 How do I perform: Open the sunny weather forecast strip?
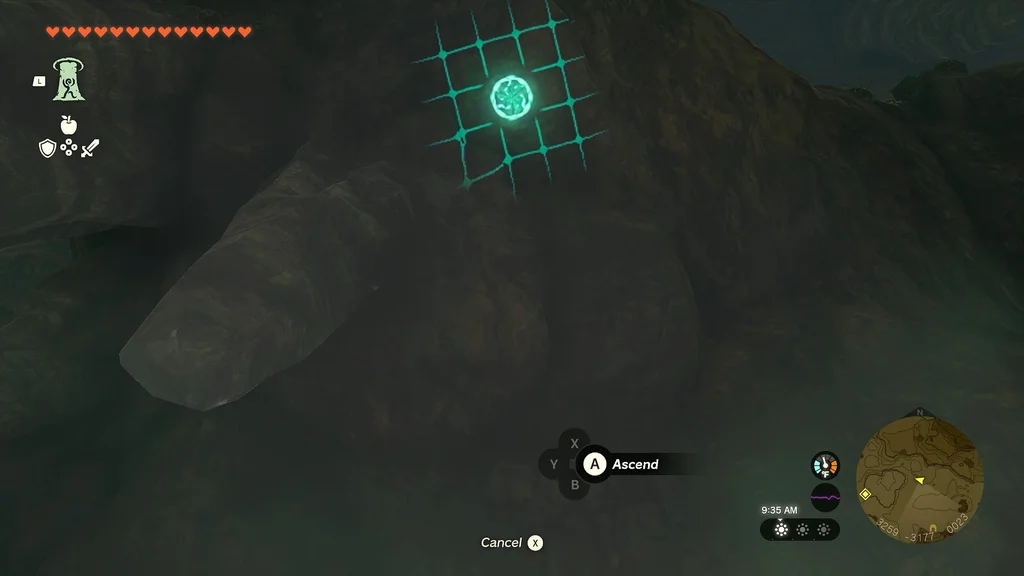click(800, 530)
